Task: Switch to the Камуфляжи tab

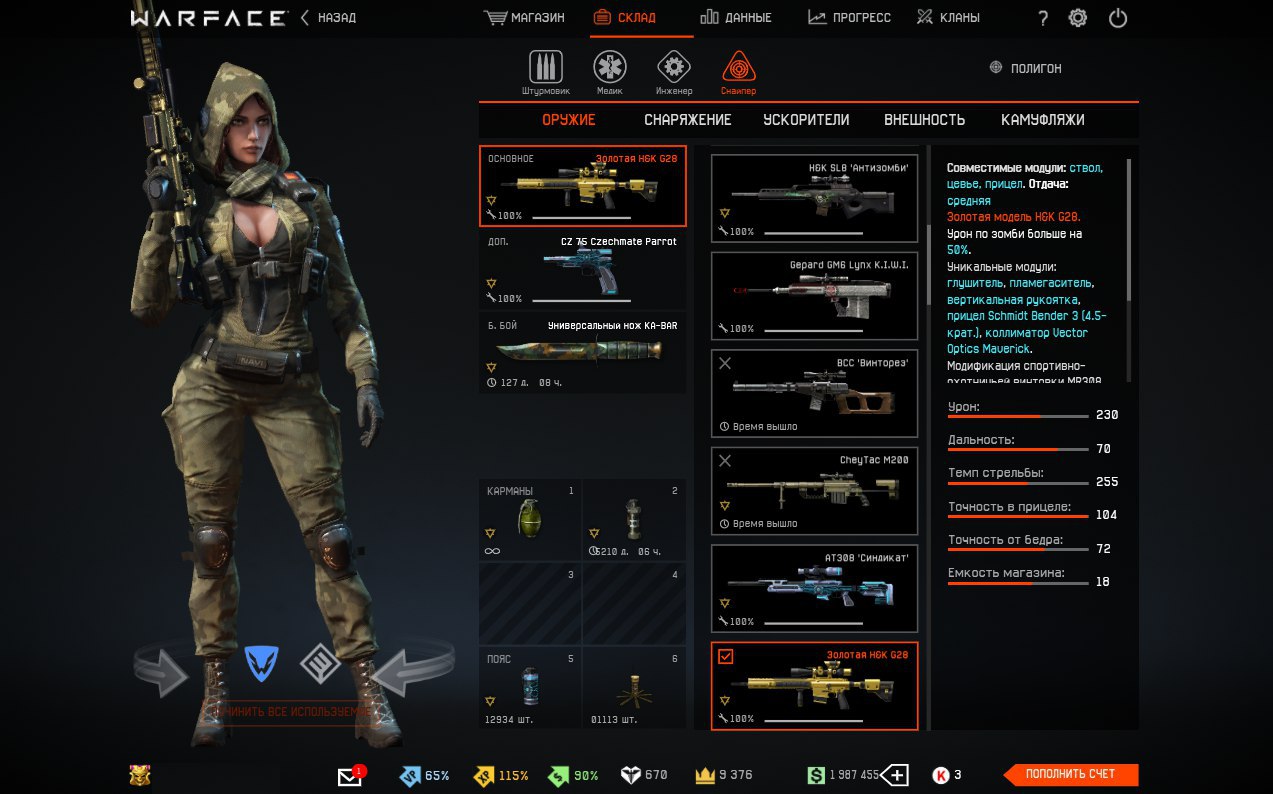Action: 1042,120
